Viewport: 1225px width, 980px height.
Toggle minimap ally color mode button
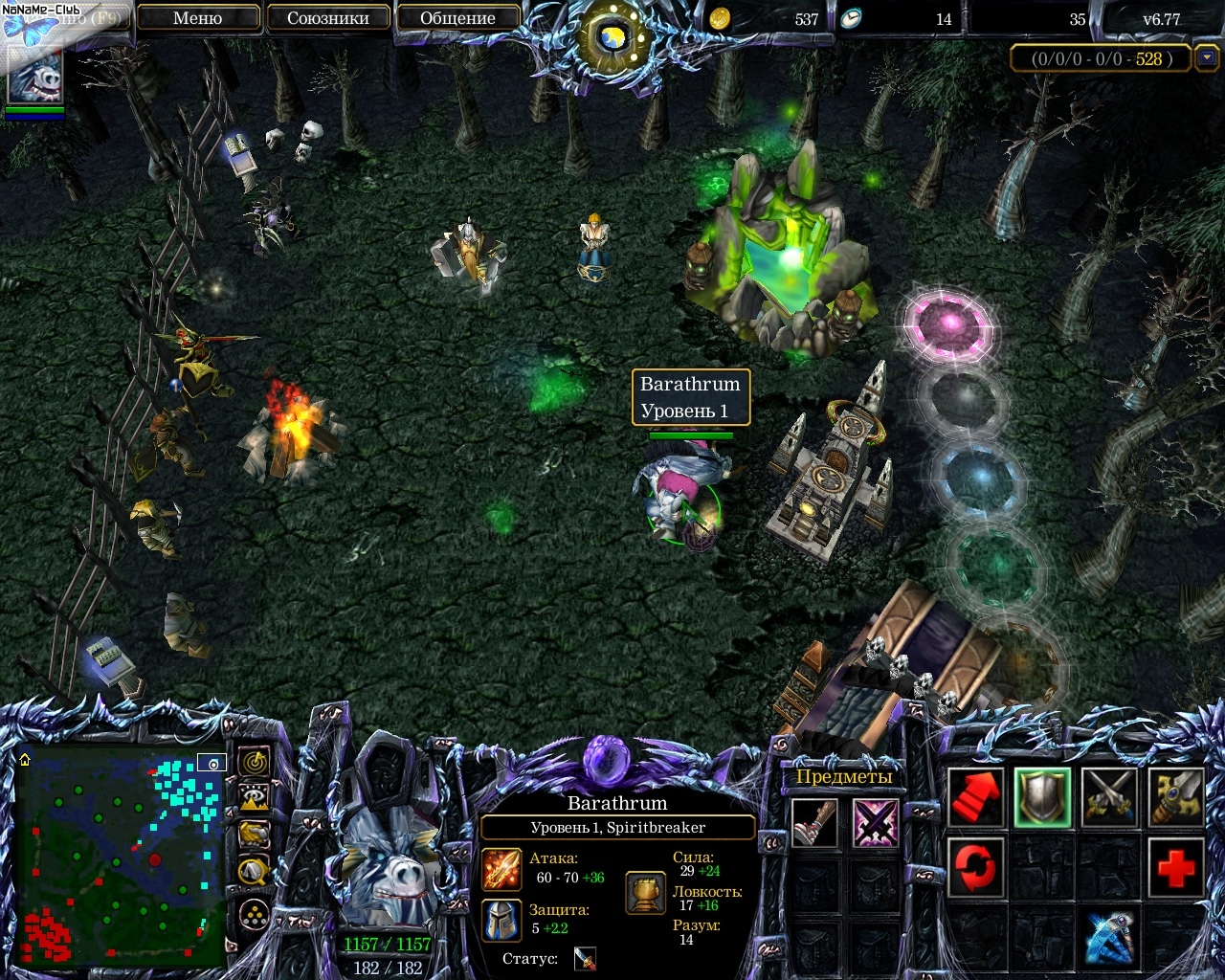tap(254, 834)
